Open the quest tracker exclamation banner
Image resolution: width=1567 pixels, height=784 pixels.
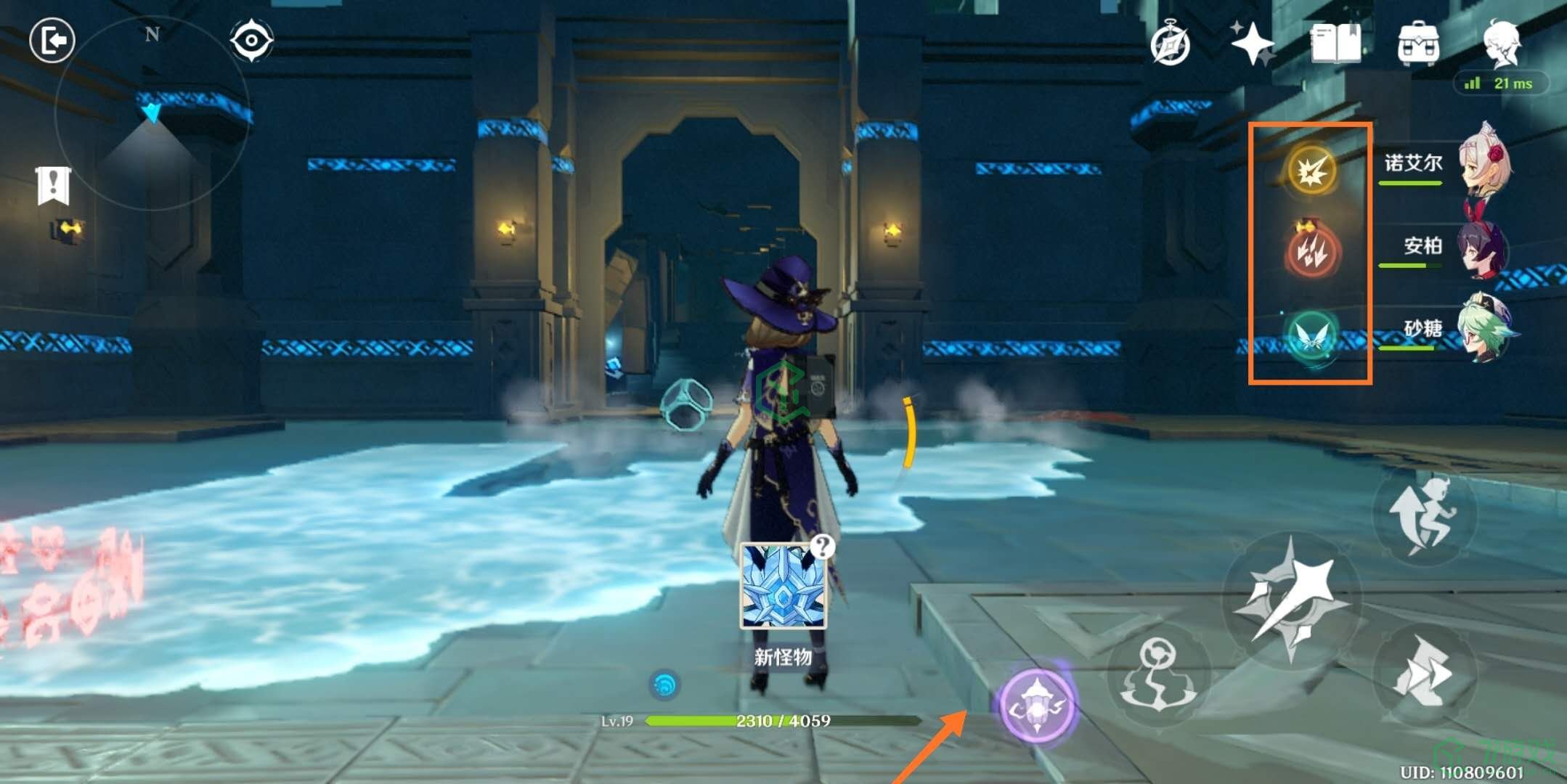click(53, 186)
